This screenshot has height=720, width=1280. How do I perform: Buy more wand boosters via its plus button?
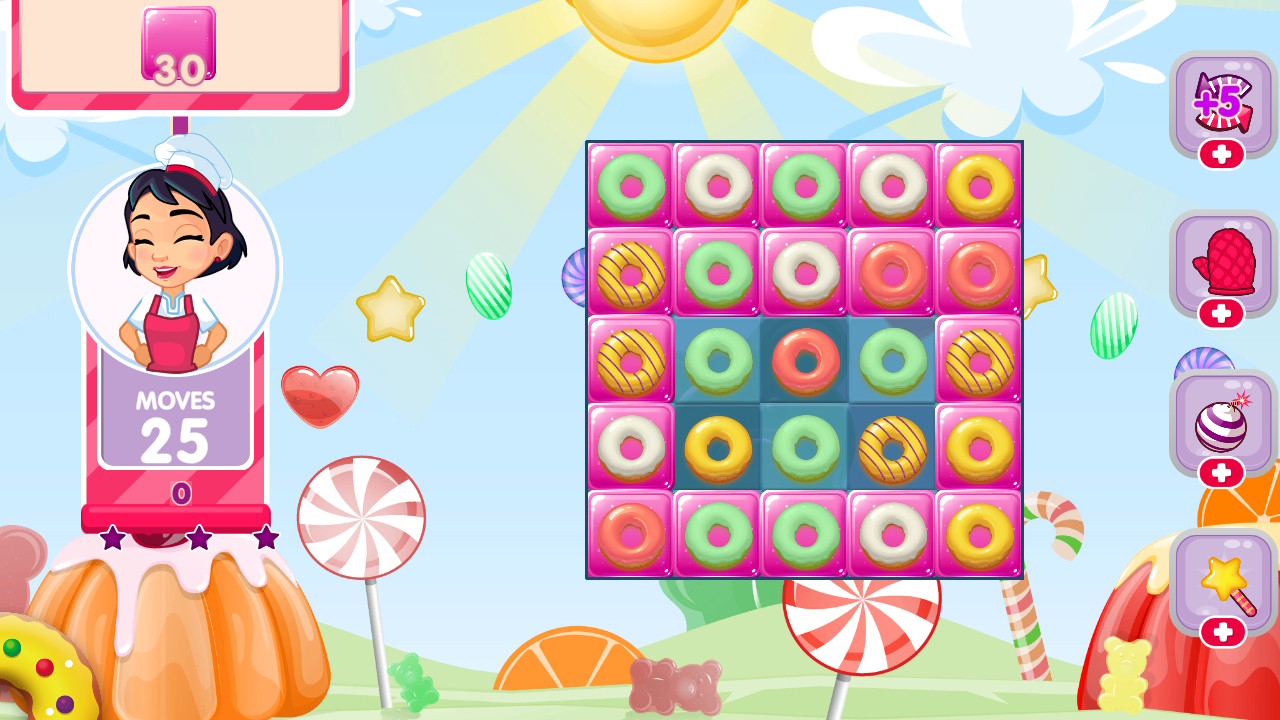point(1222,630)
